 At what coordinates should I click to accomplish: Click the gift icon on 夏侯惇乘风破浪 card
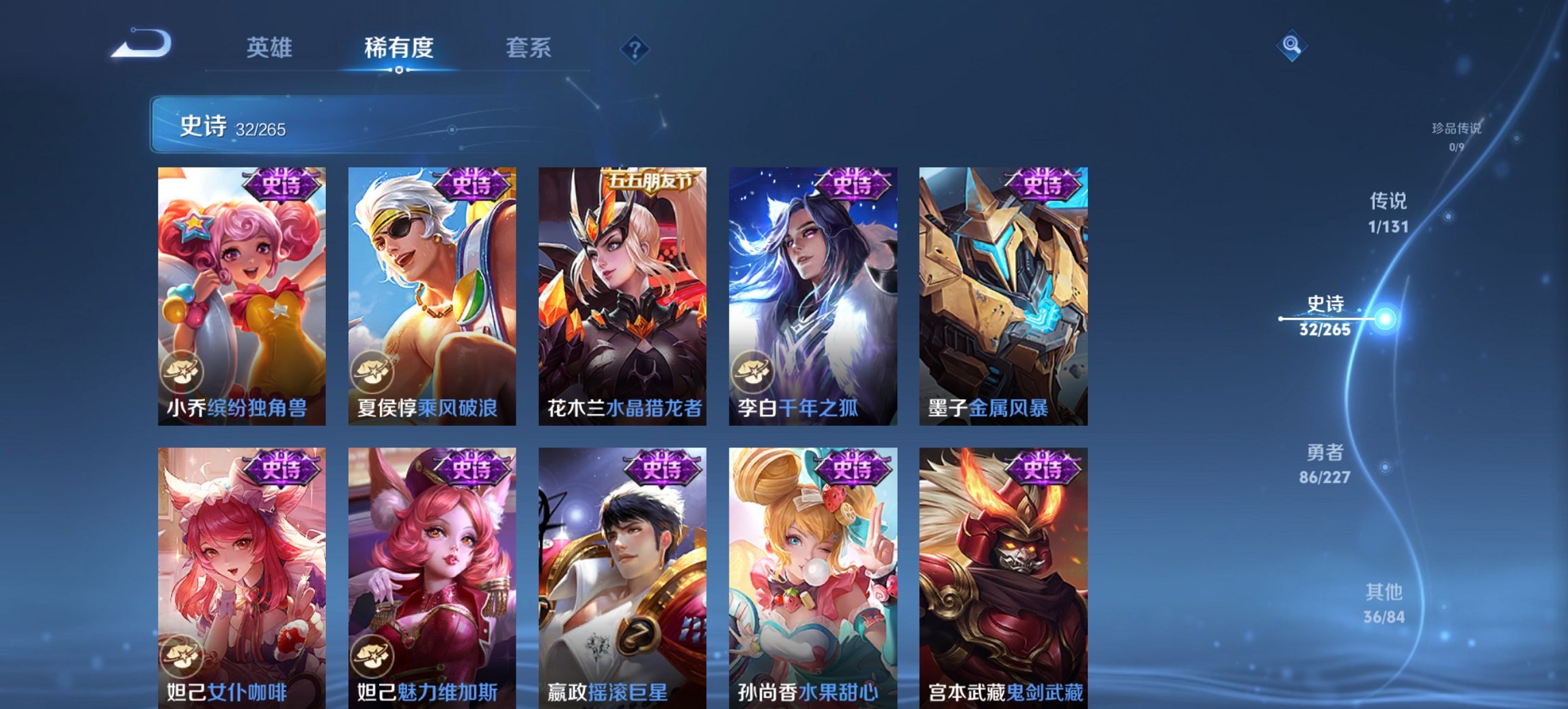372,371
